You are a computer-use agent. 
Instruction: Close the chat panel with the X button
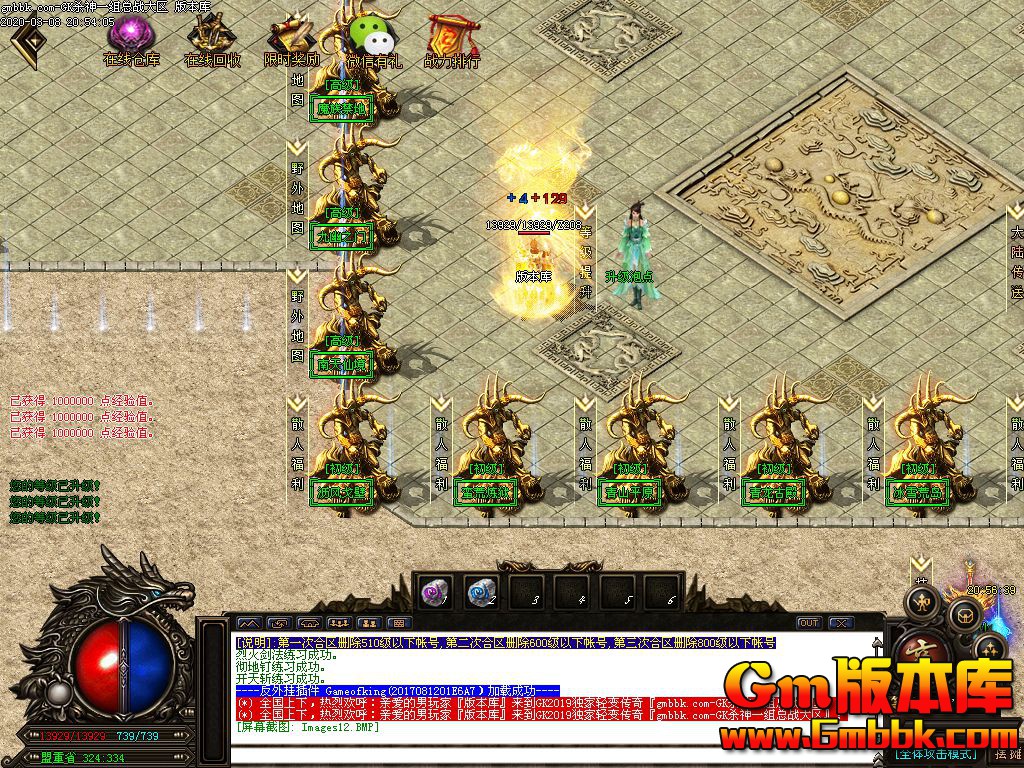click(840, 623)
